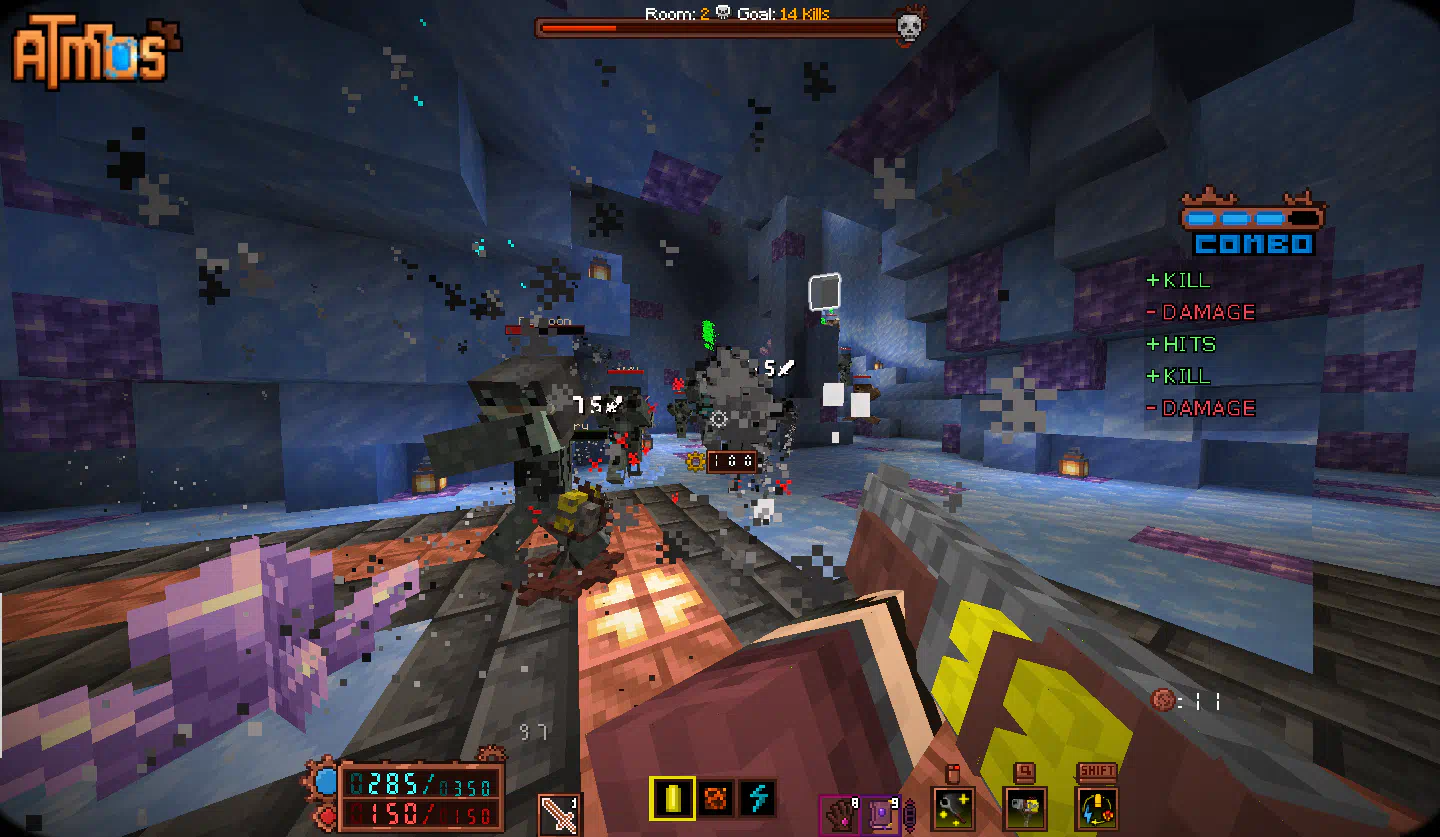Click the Combo meter

[1253, 228]
